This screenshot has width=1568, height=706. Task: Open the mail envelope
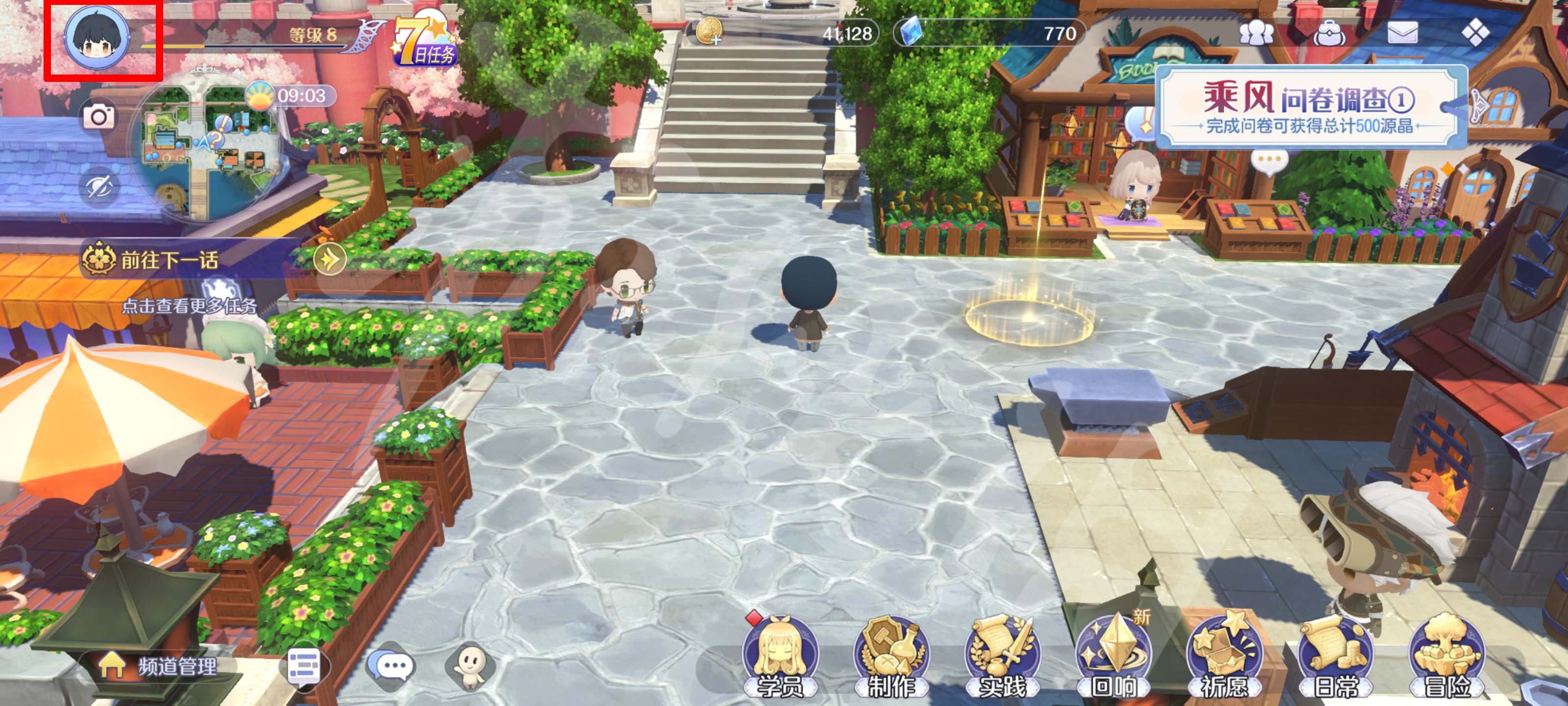(x=1402, y=33)
